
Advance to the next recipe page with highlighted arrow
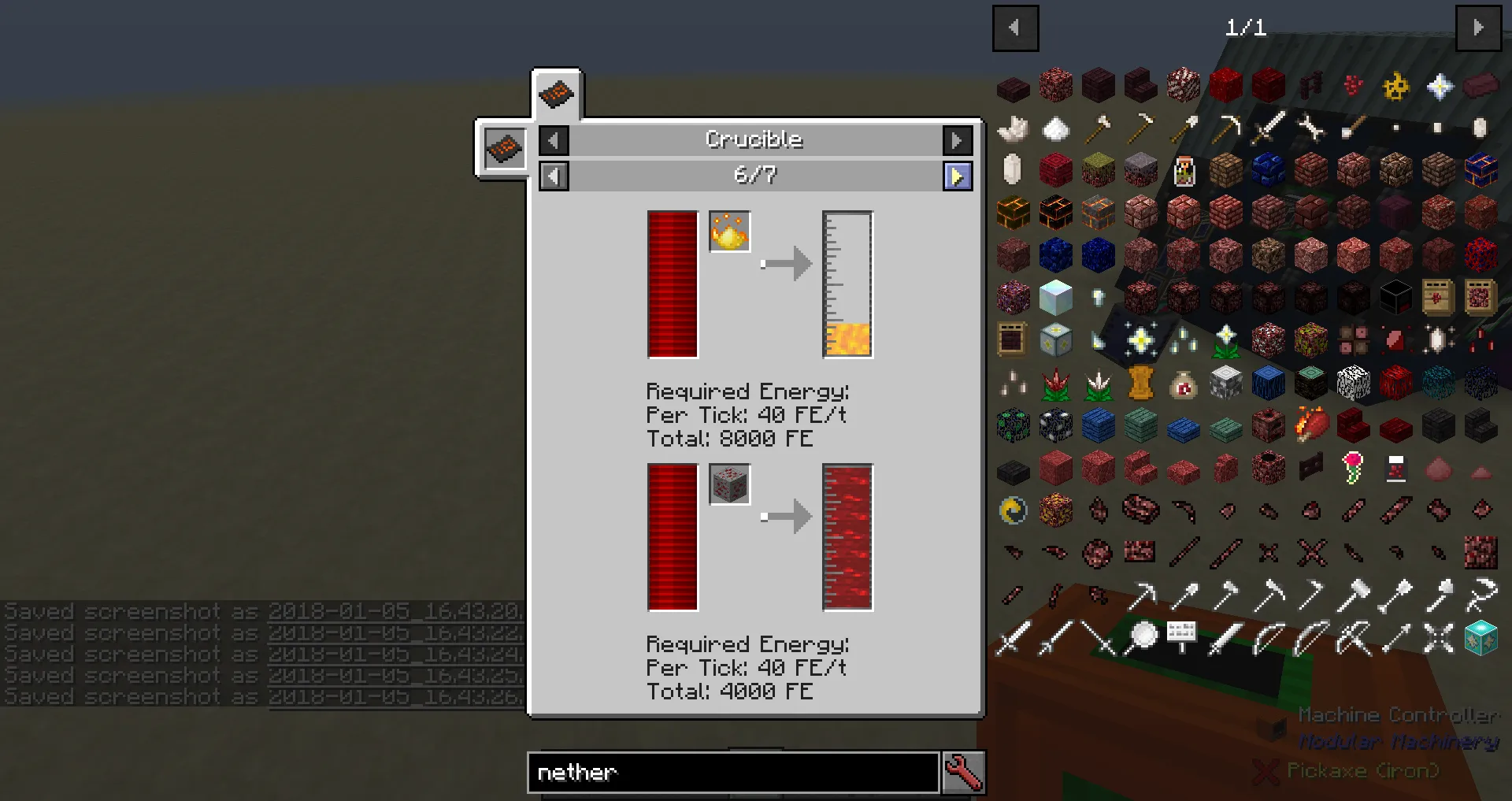958,176
